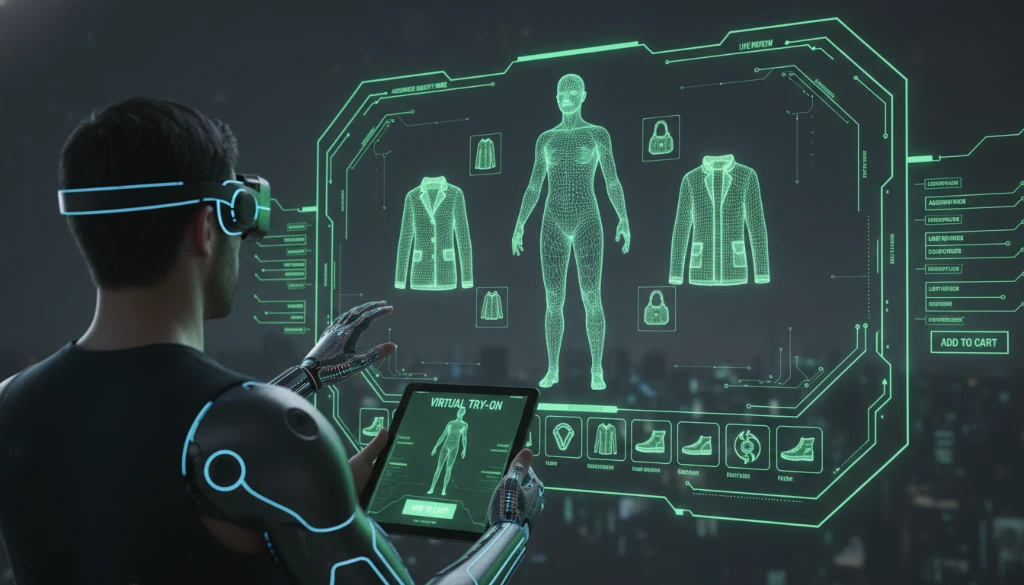Select the large lapel blazer wireframe

(x=434, y=234)
